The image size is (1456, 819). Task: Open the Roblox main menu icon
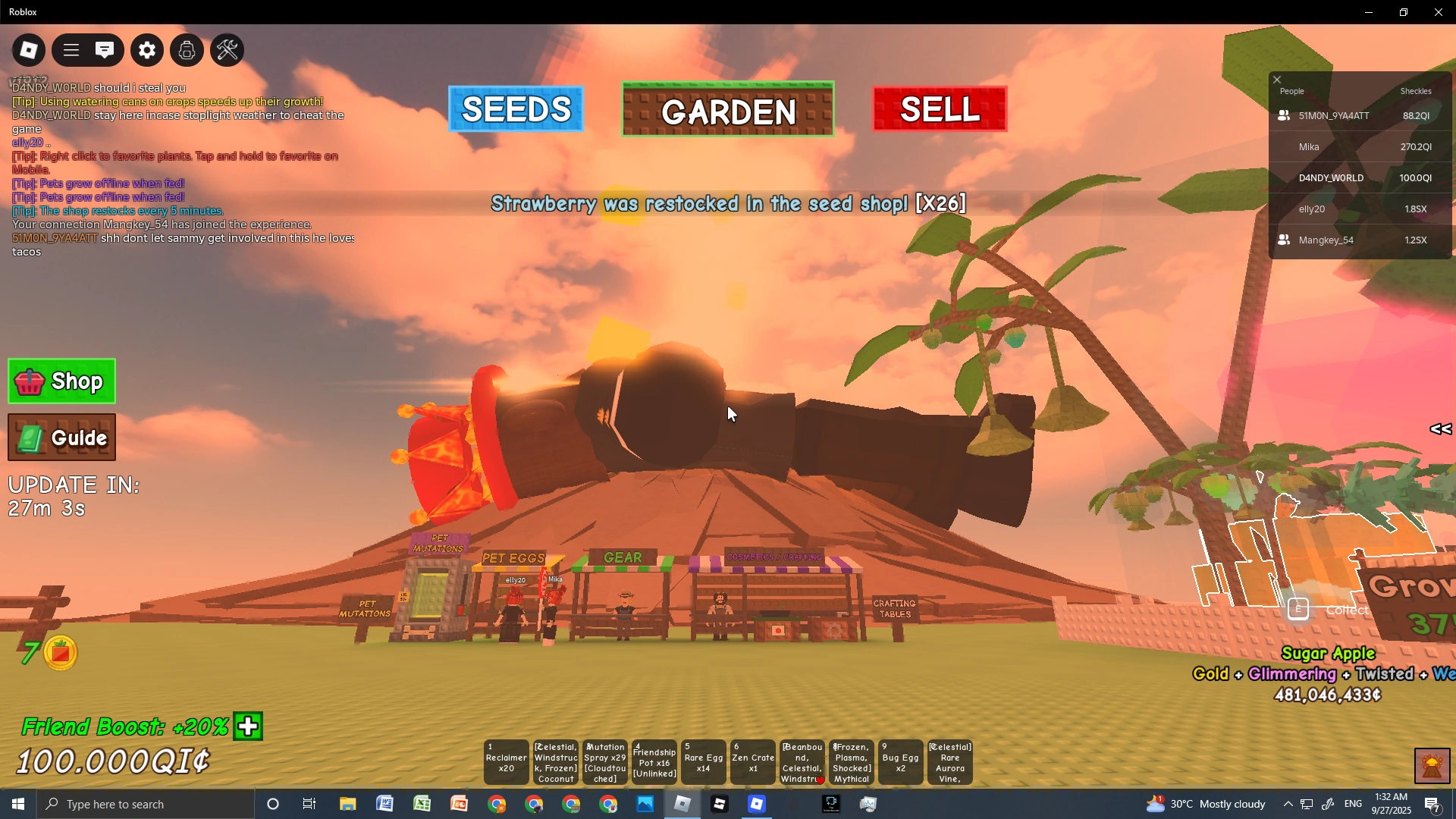click(28, 49)
